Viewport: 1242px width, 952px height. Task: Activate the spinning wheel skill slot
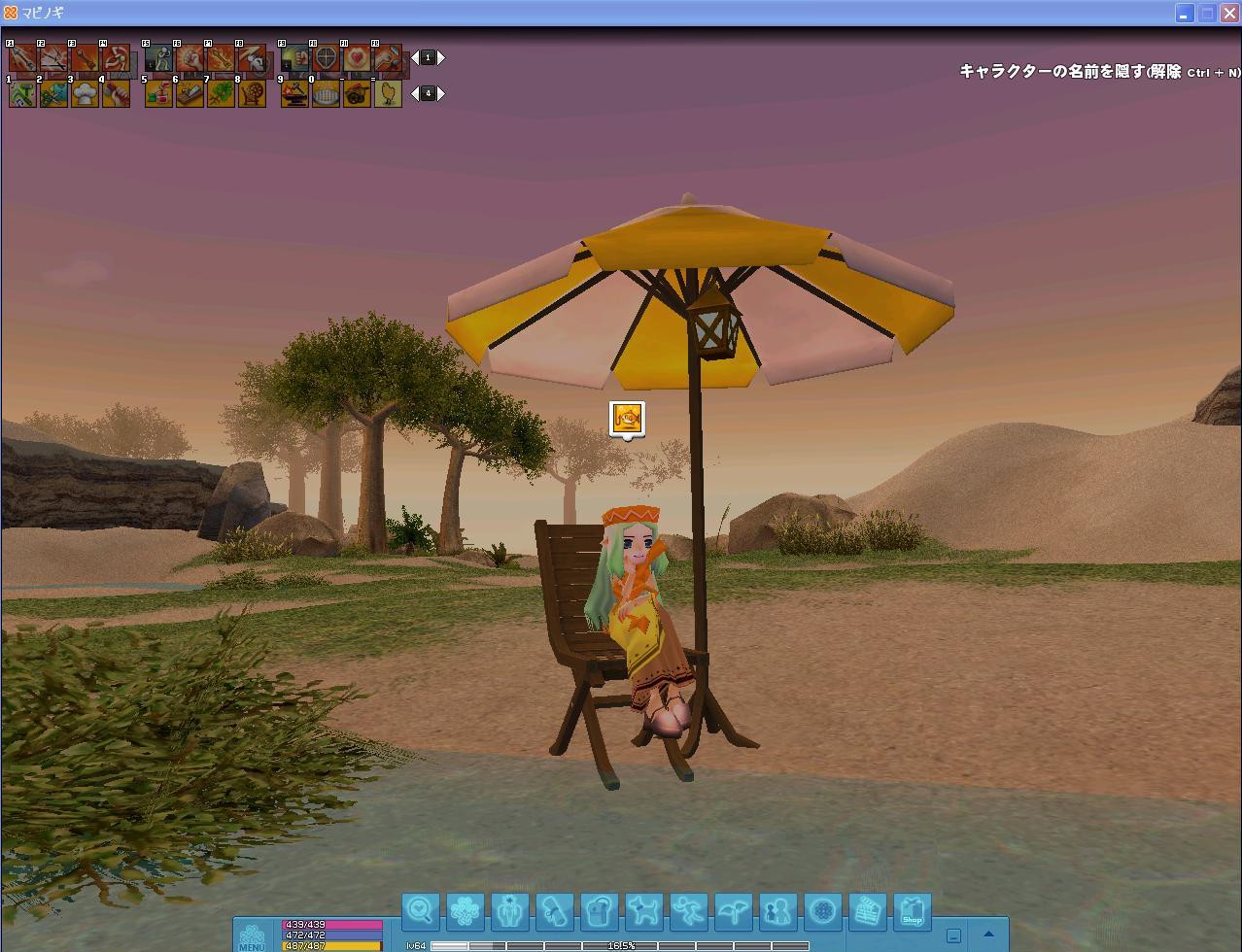pyautogui.click(x=253, y=93)
